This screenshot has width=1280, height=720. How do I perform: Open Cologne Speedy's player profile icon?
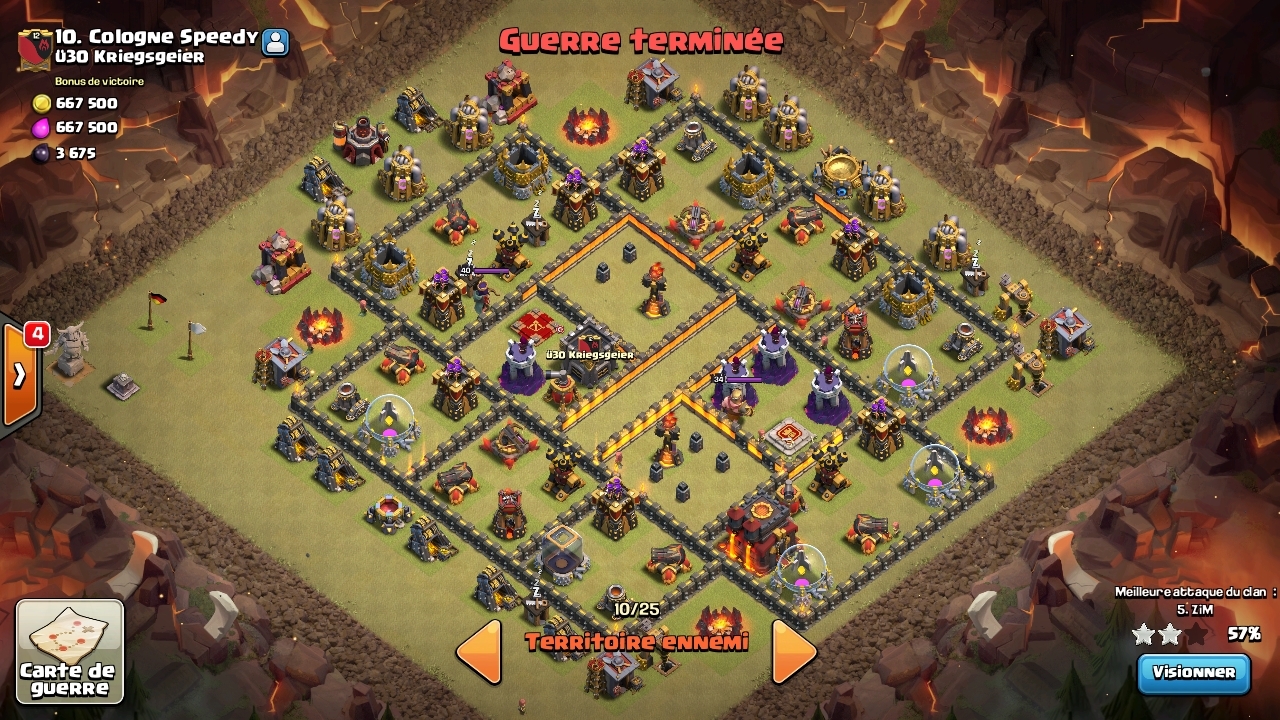click(275, 42)
